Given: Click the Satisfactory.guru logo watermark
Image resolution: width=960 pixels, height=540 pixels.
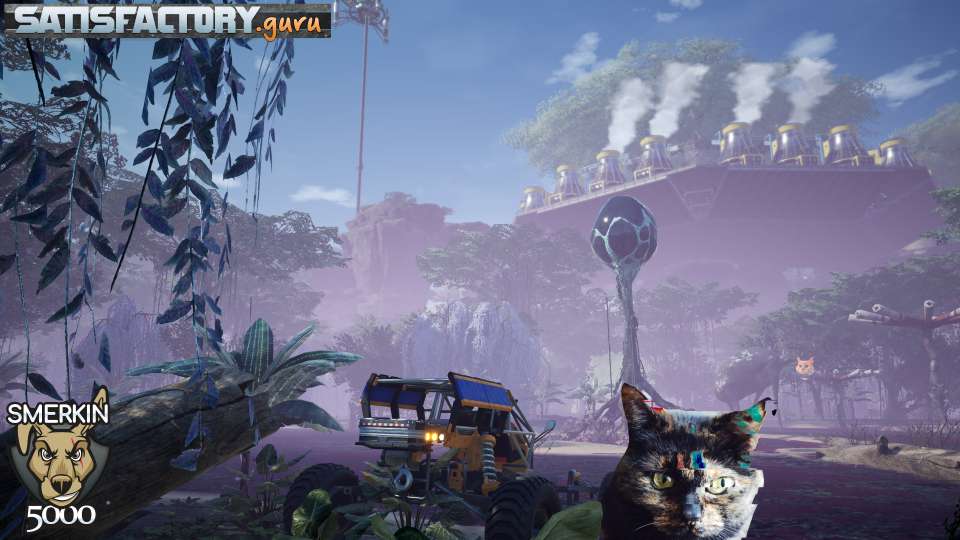Looking at the screenshot, I should tap(167, 20).
